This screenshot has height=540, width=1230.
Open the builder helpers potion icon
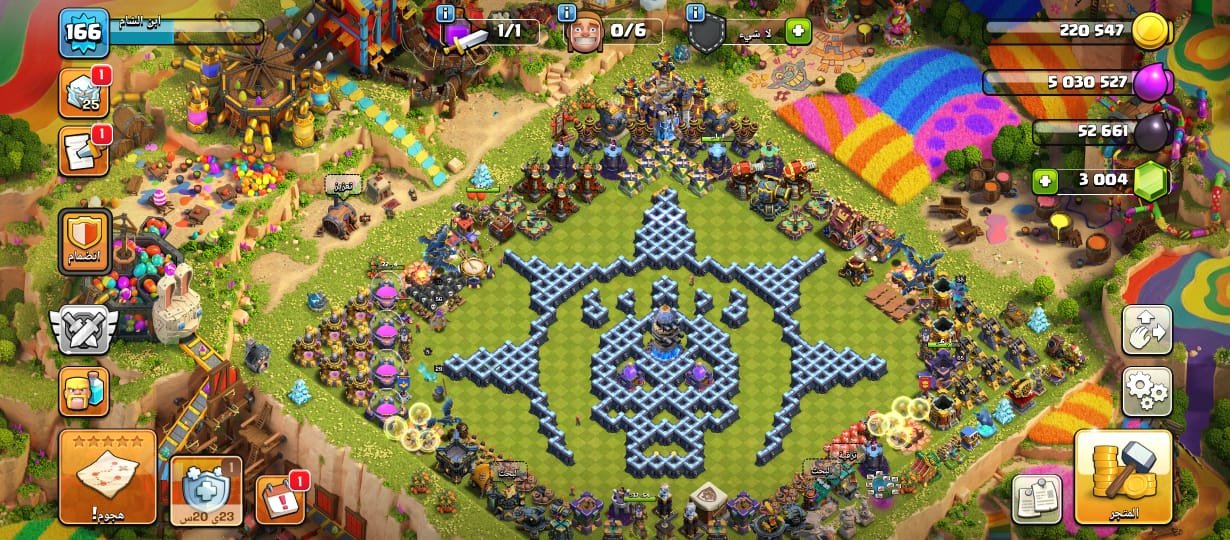click(x=84, y=390)
